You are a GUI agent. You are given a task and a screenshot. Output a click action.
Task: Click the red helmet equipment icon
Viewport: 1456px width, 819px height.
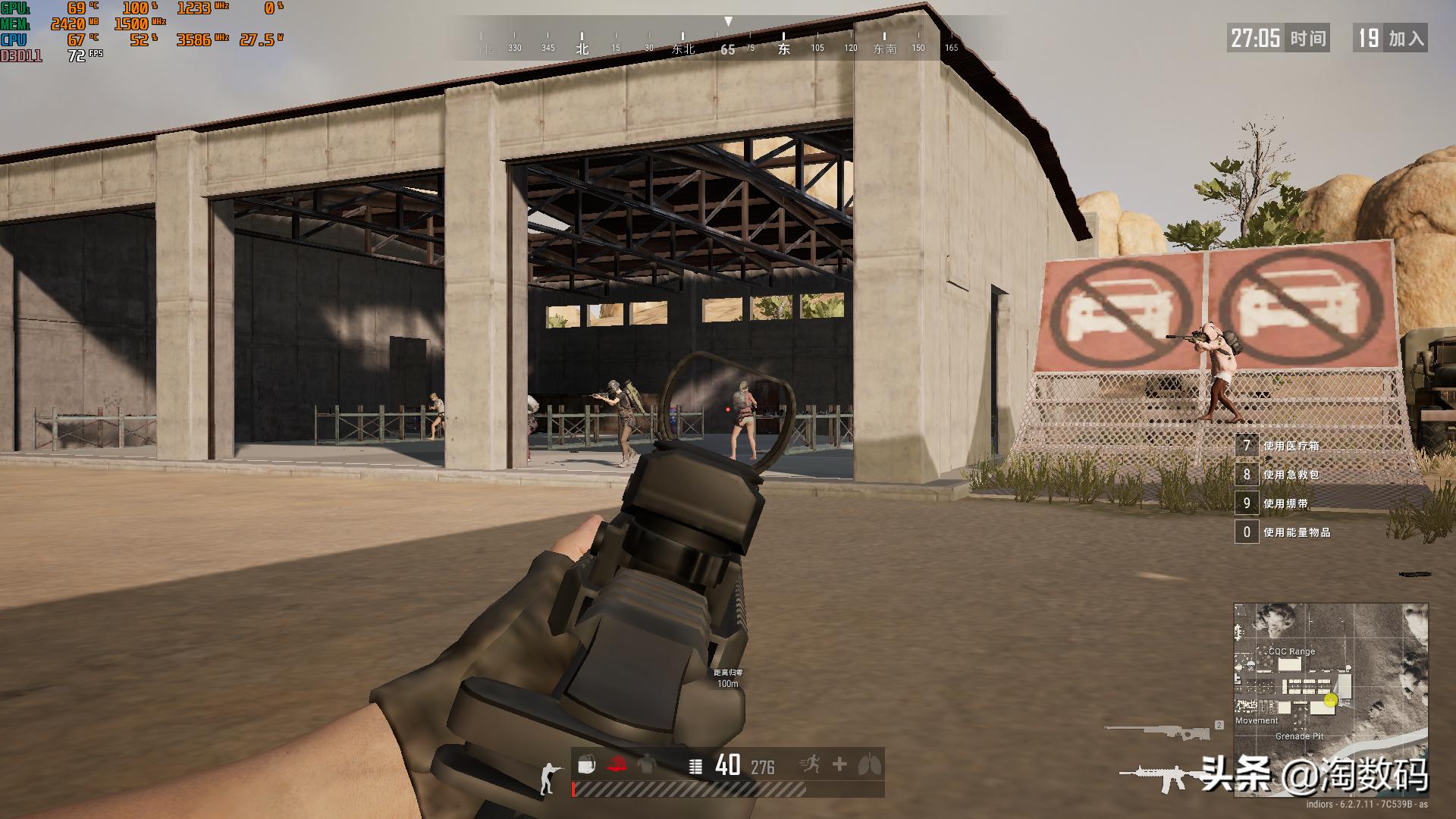[x=617, y=765]
